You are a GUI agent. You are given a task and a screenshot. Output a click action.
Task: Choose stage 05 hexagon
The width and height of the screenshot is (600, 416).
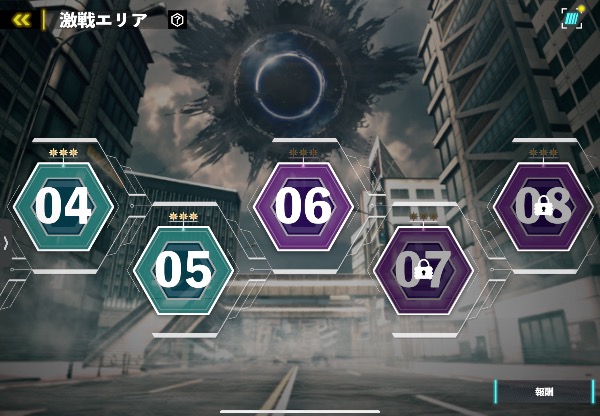(x=183, y=270)
